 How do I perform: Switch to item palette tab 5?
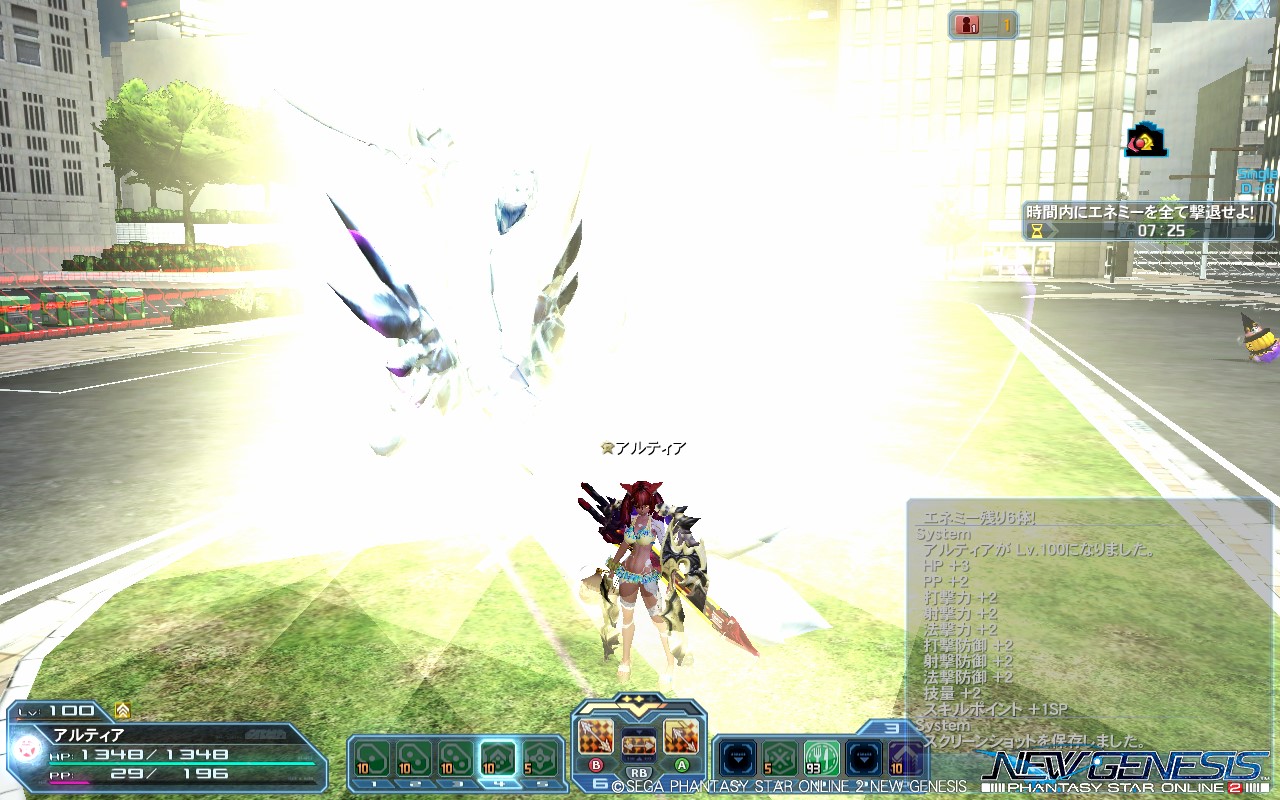click(x=543, y=784)
